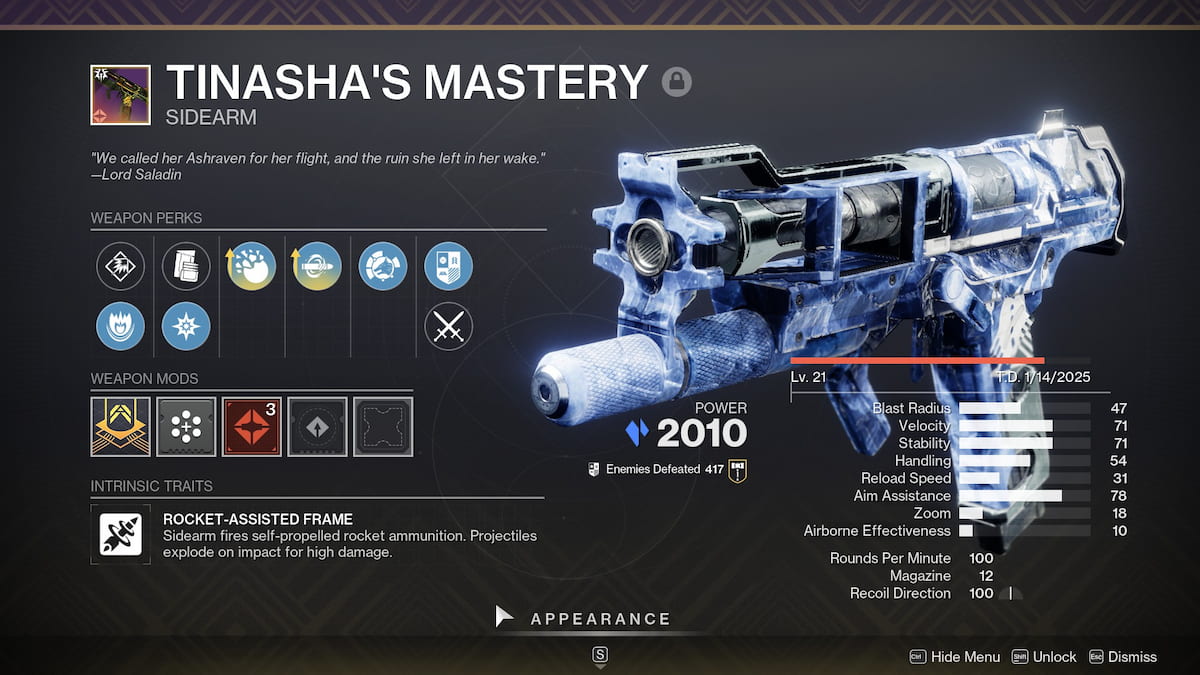1200x675 pixels.
Task: Inspect the Rocket-Assisted Frame intrinsic trait icon
Action: tap(121, 534)
